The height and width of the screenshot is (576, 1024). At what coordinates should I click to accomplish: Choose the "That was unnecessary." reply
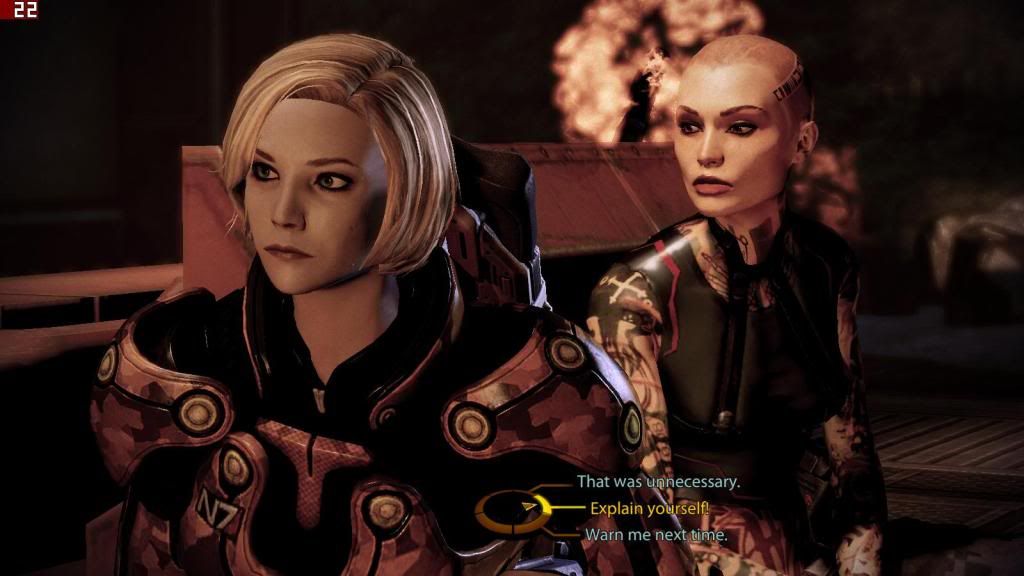click(658, 482)
